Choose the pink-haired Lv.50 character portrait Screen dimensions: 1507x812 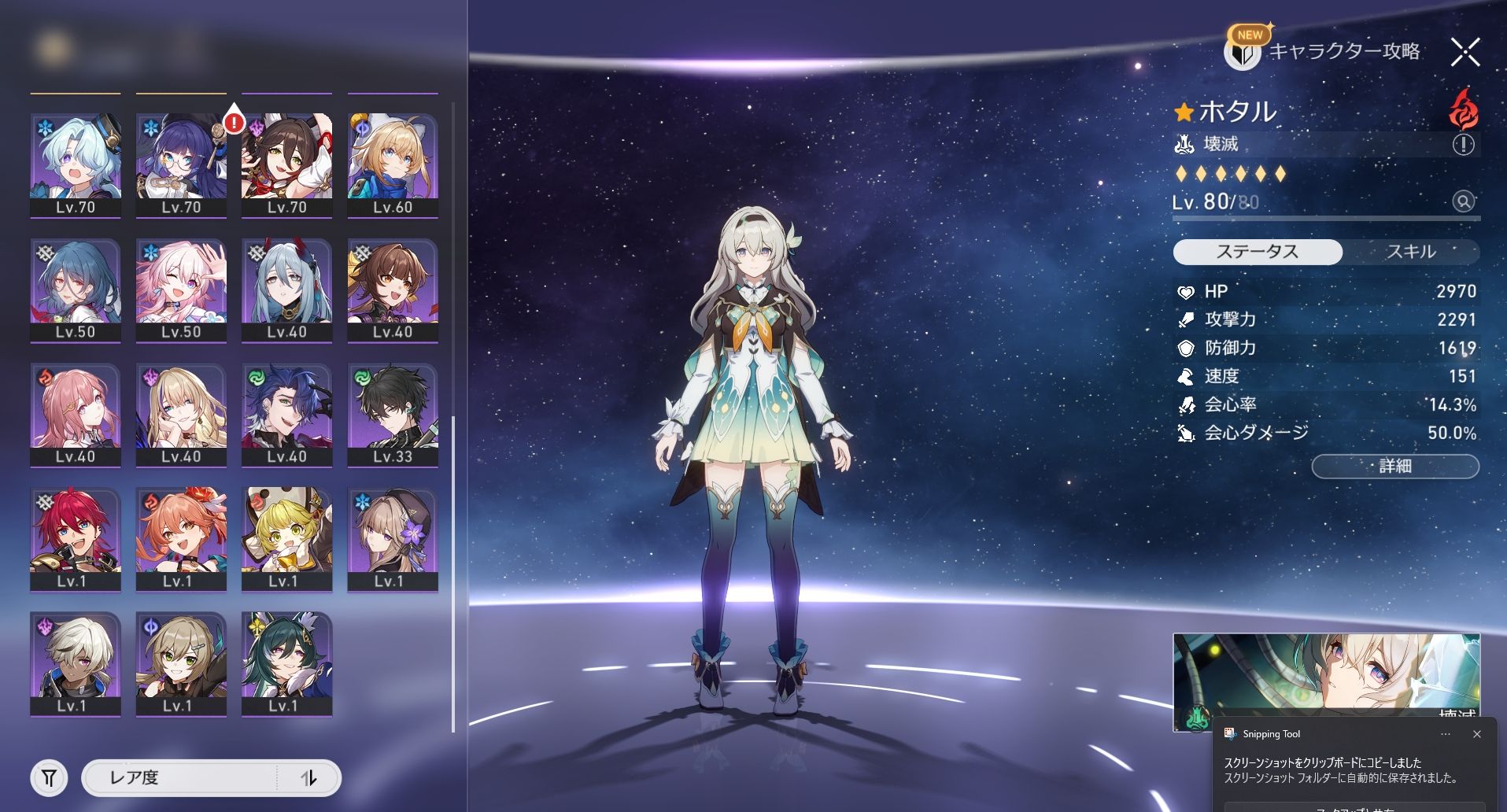[x=181, y=290]
